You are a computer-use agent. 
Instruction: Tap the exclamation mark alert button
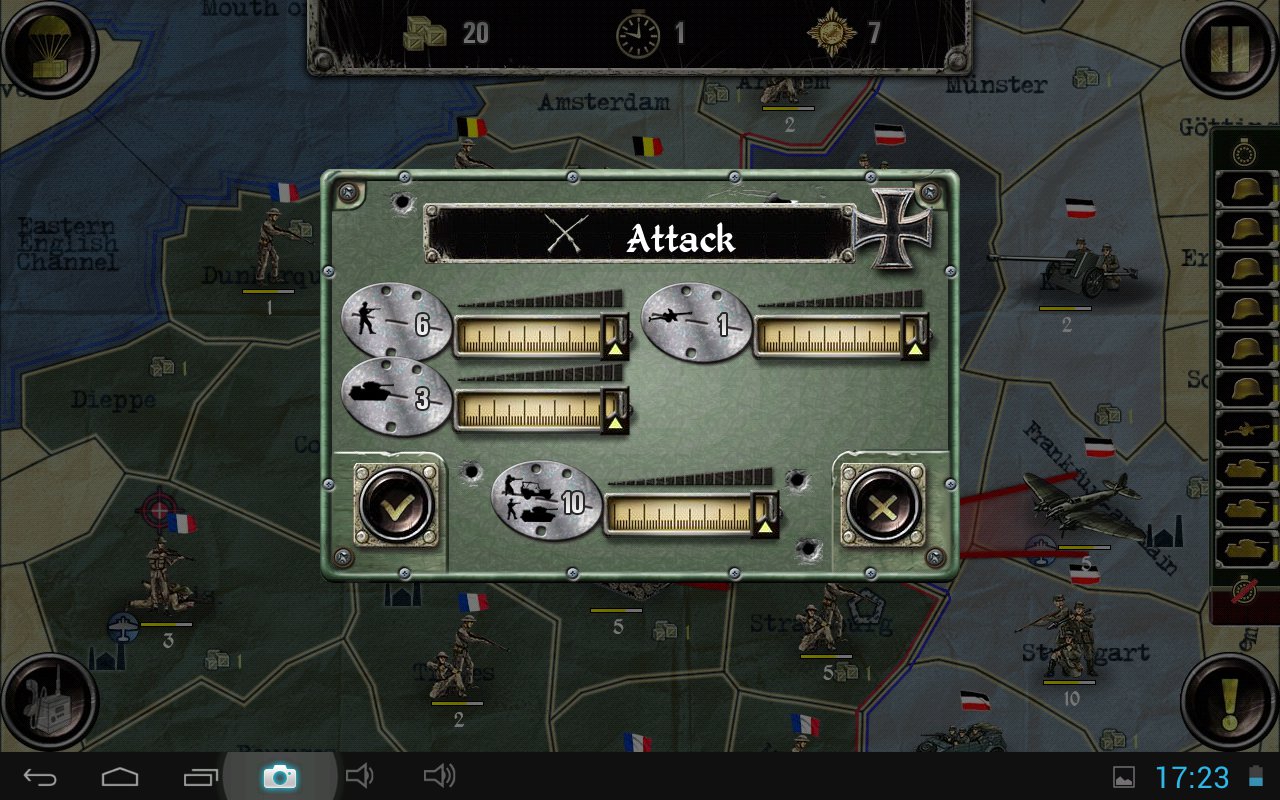pos(1230,700)
